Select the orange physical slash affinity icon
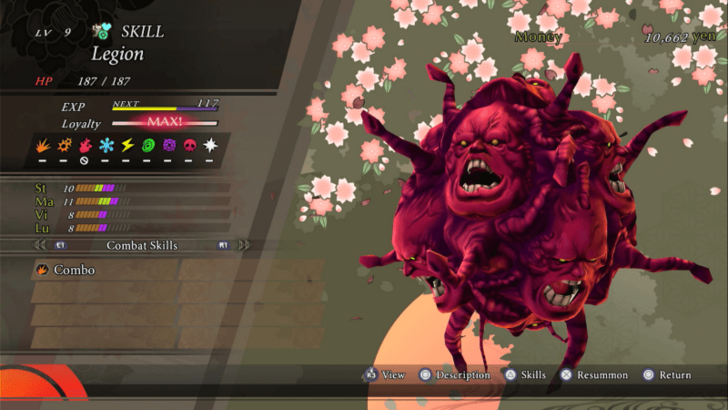The height and width of the screenshot is (410, 728). (42, 146)
